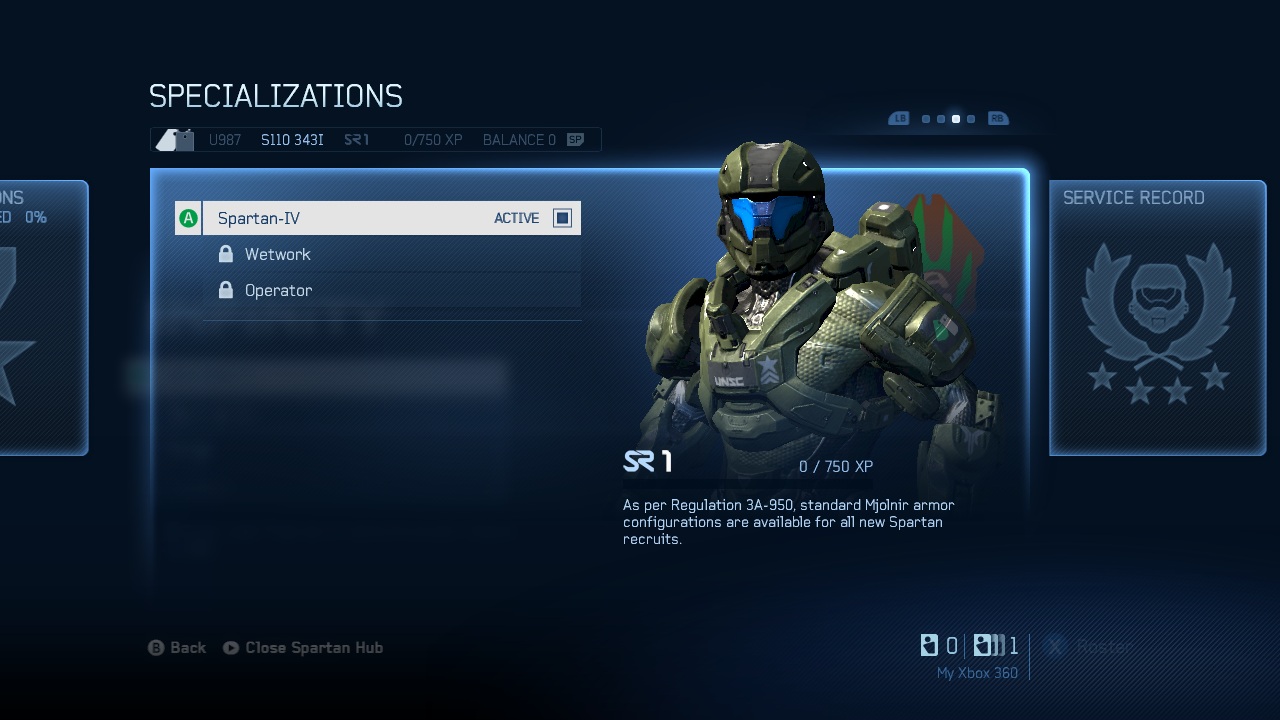Choose the locked Wetwork specialization
This screenshot has width=1280, height=720.
pos(277,255)
